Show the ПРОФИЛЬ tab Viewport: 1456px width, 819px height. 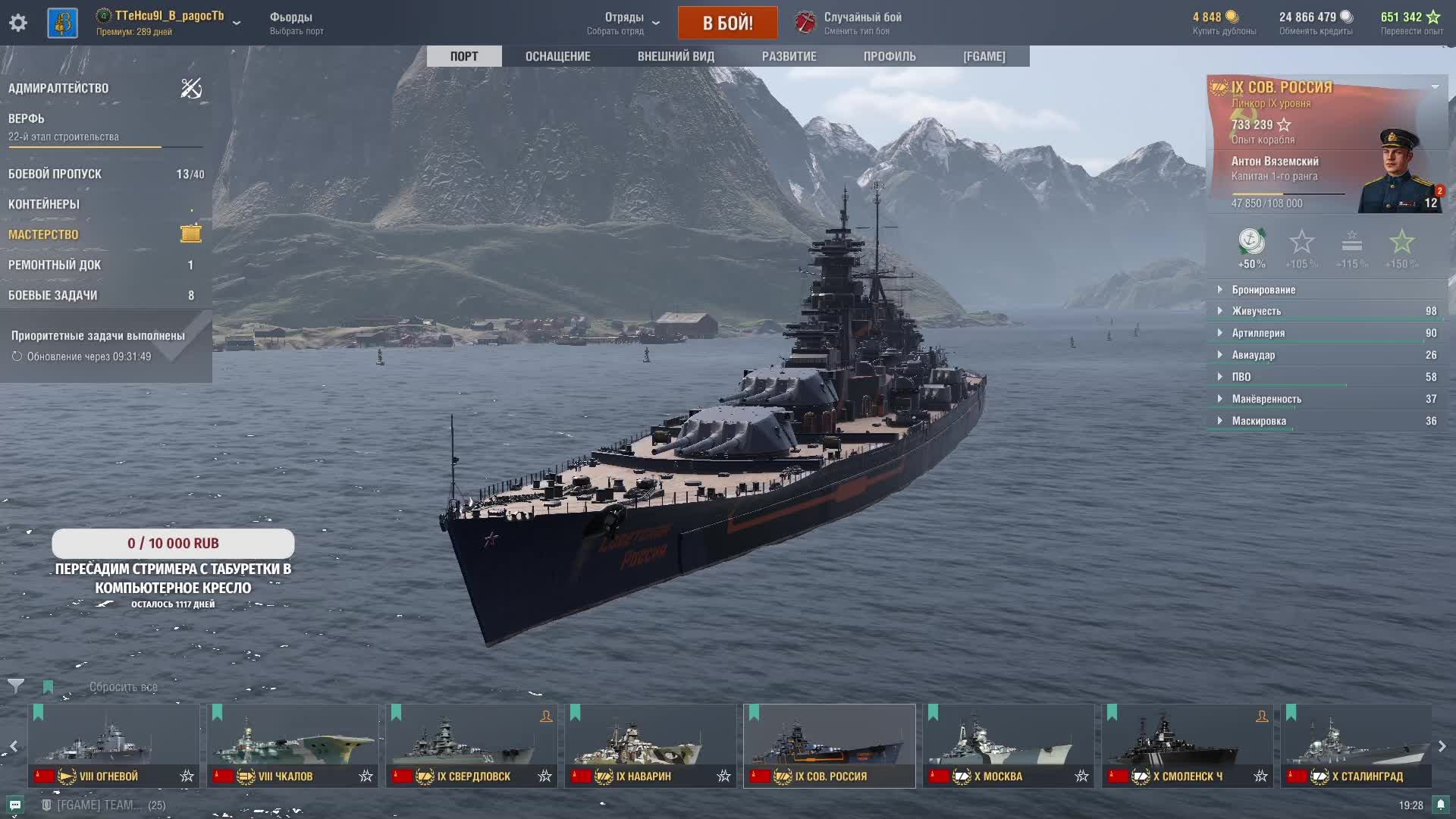coord(890,56)
